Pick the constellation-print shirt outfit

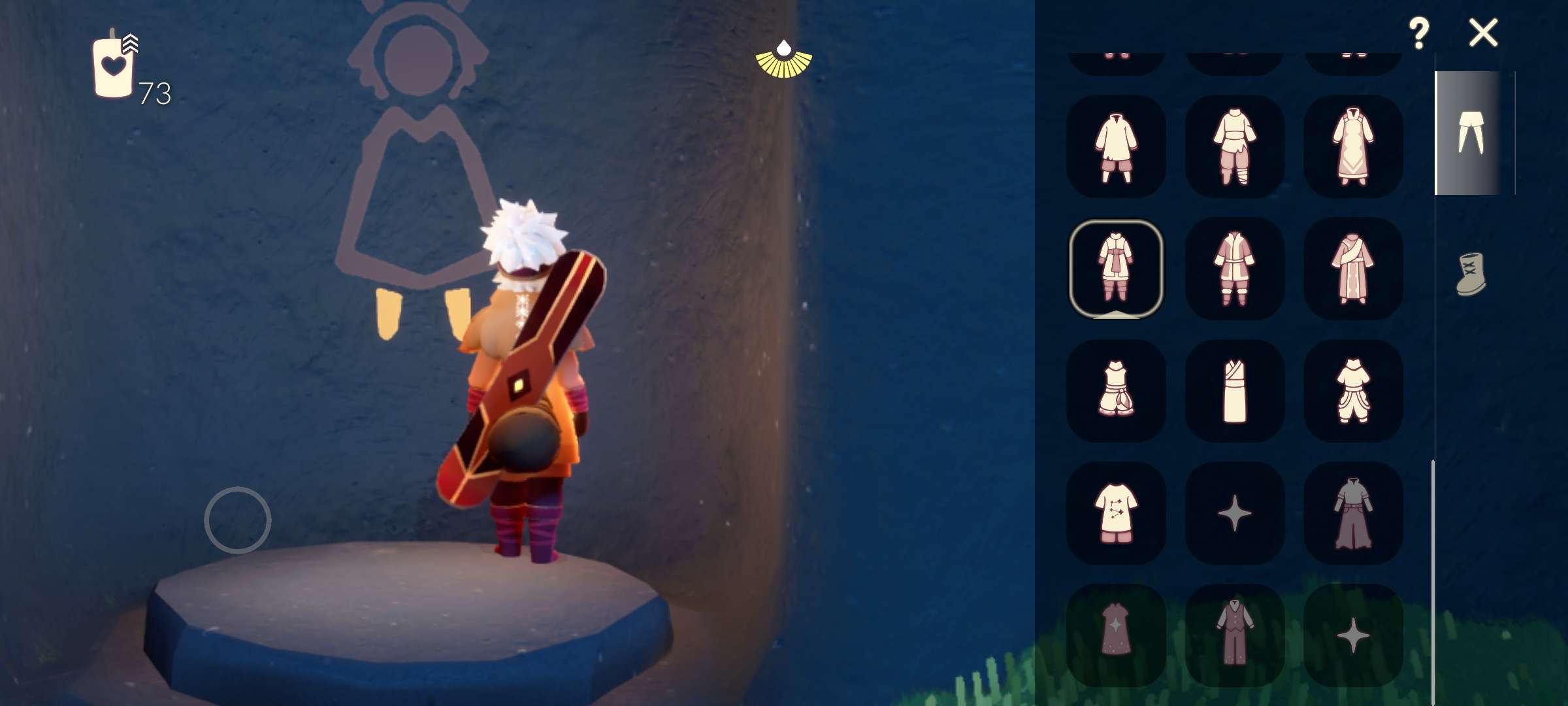1116,513
